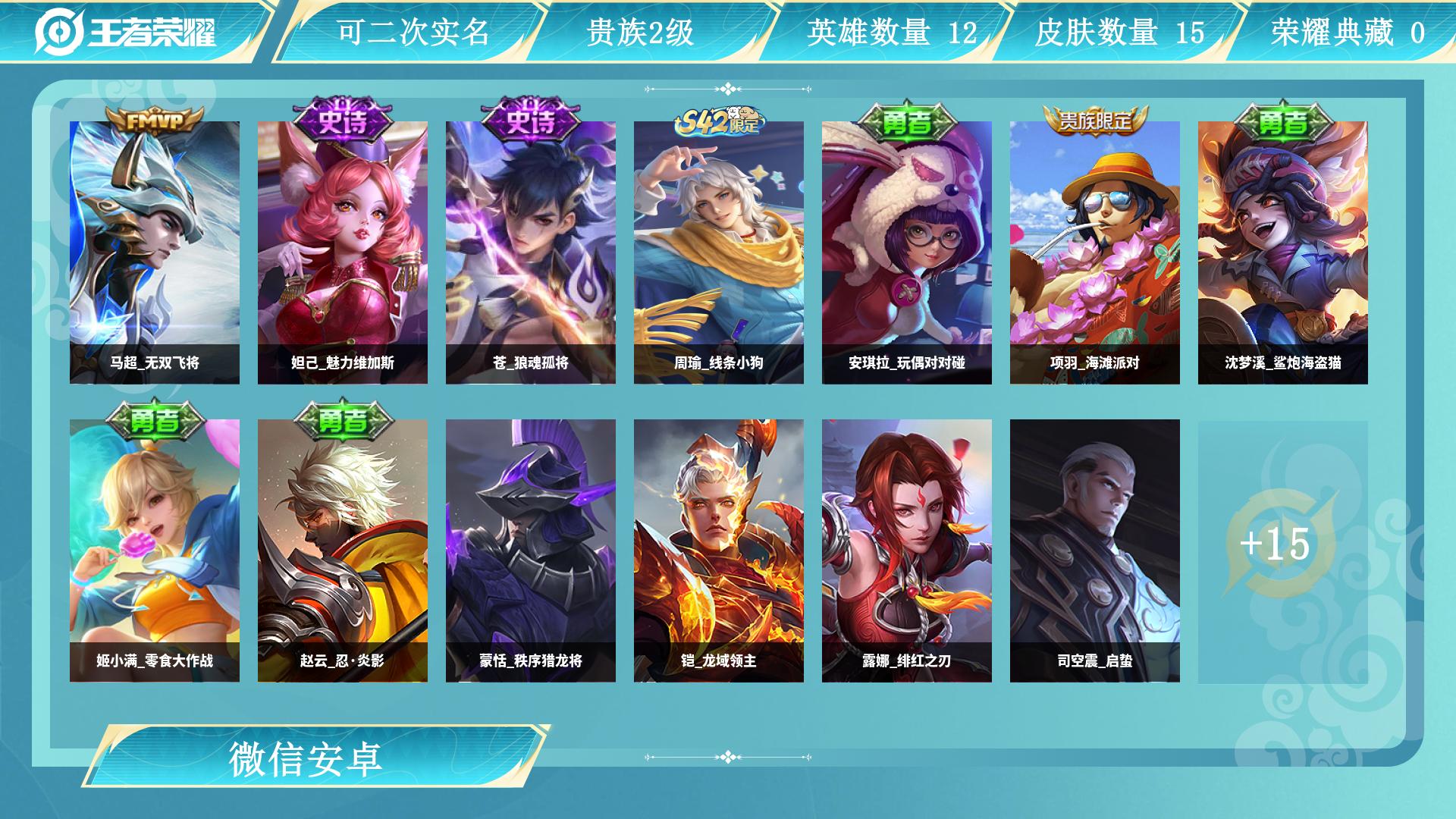1456x819 pixels.
Task: Click the 贵族限定 badge on 项羽 skin
Action: pos(1094,119)
